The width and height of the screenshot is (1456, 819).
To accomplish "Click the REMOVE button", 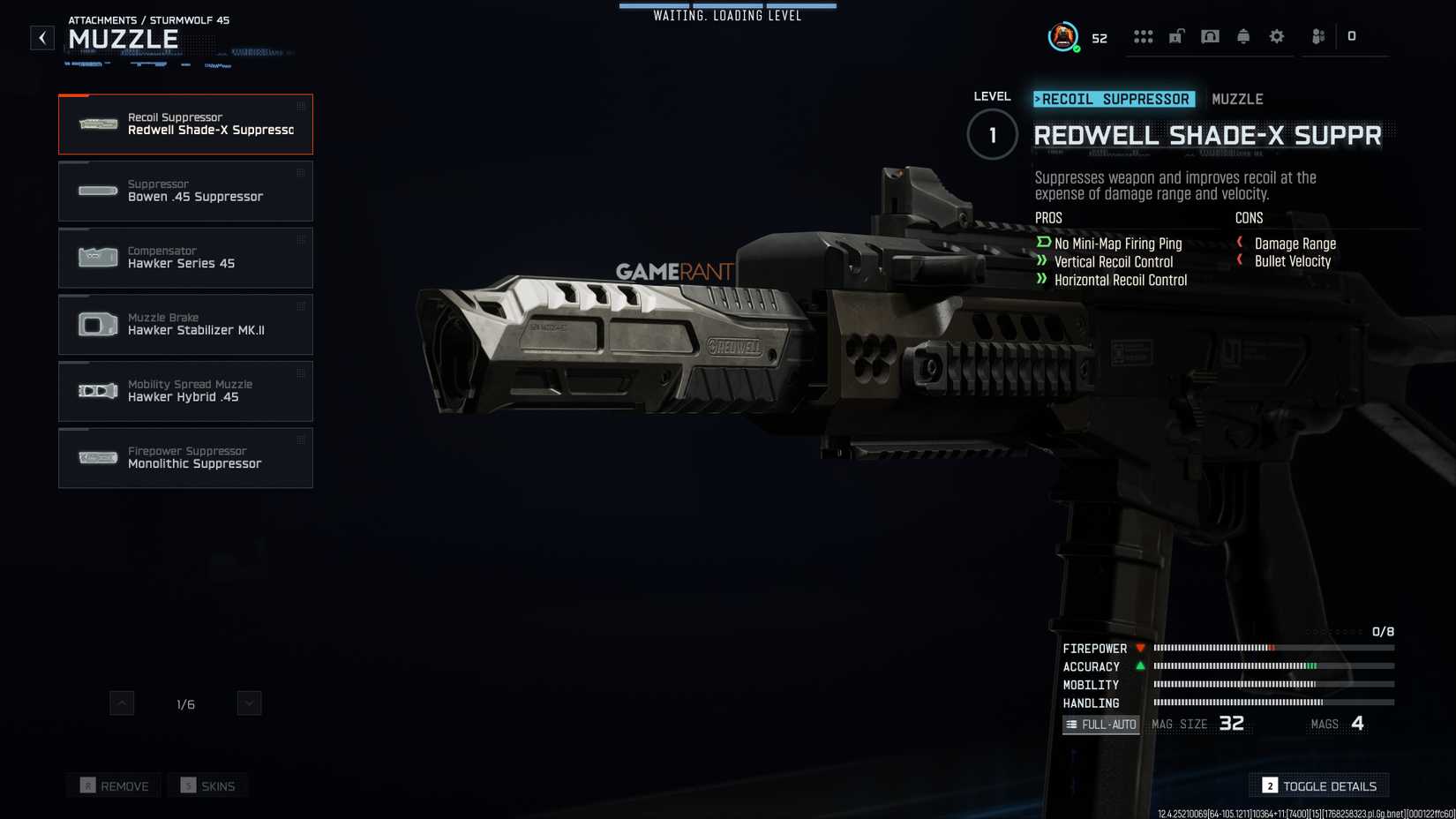I will pos(113,785).
